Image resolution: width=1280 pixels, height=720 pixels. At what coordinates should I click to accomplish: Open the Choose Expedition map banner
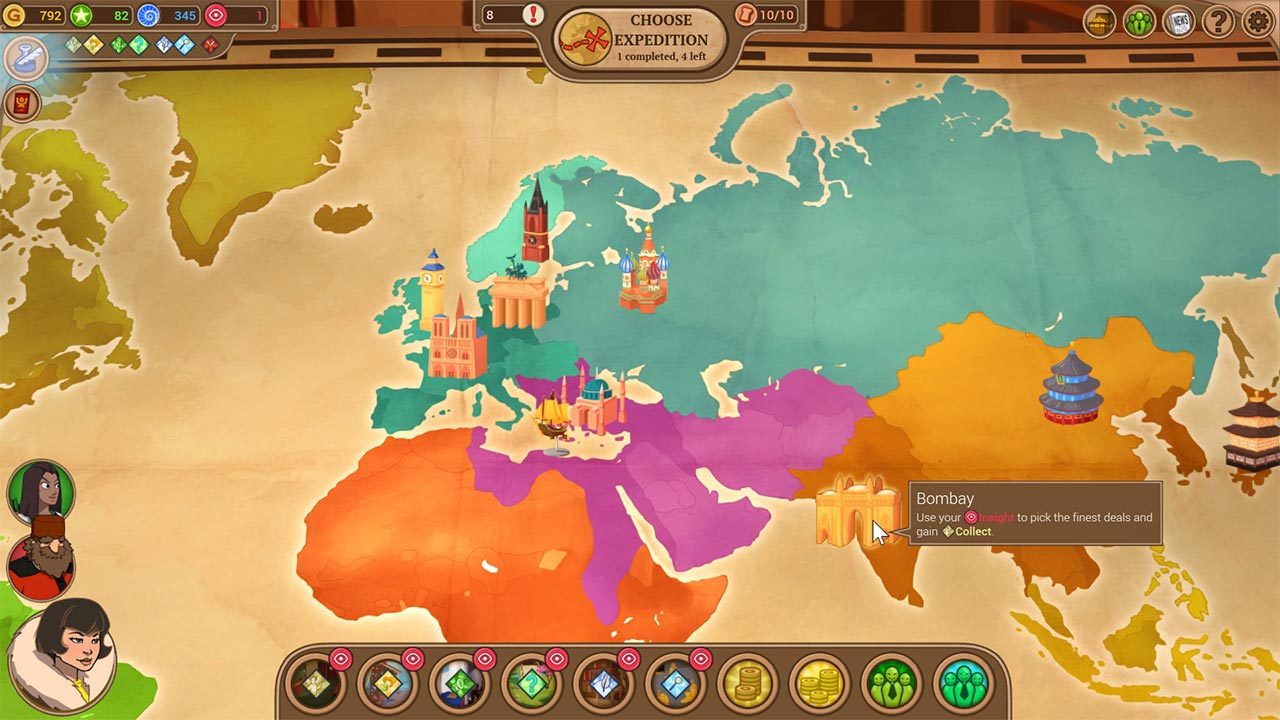(641, 40)
